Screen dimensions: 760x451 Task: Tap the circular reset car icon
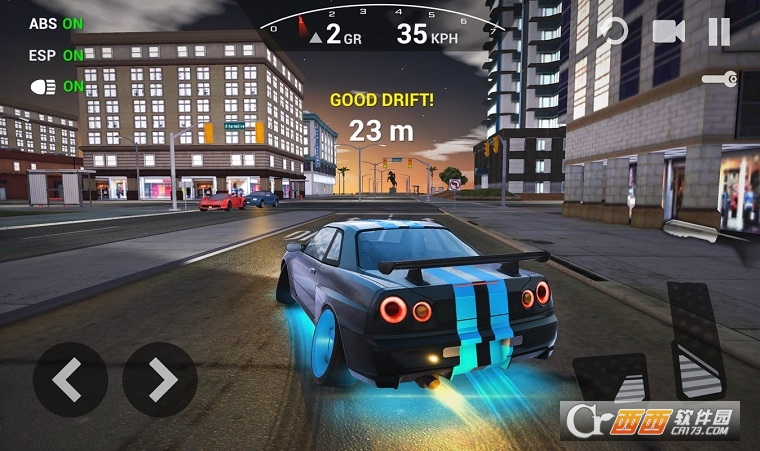click(x=612, y=30)
